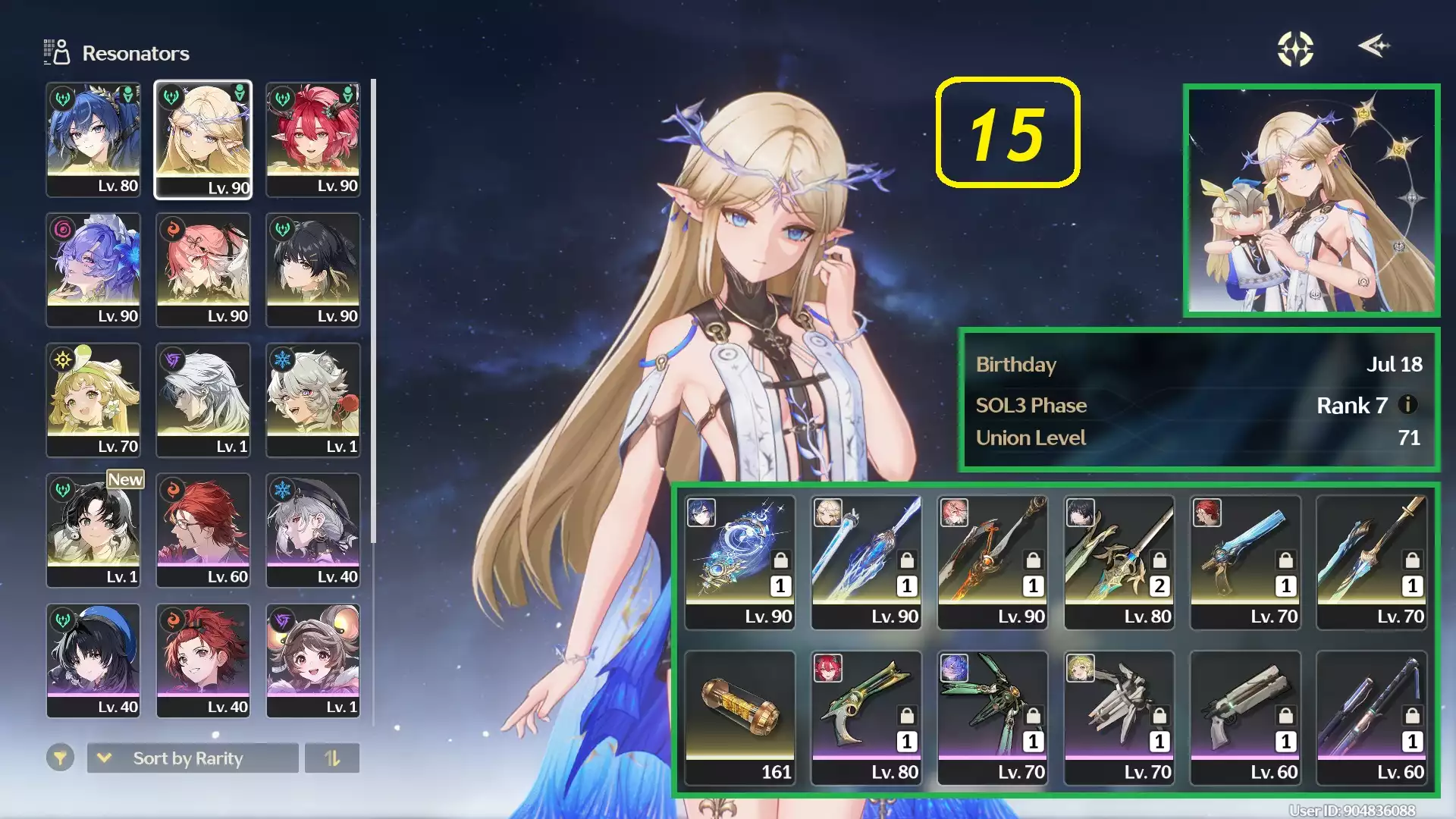Select the gold capsule item with 161
Screen dimensions: 1456x819
coord(739,717)
